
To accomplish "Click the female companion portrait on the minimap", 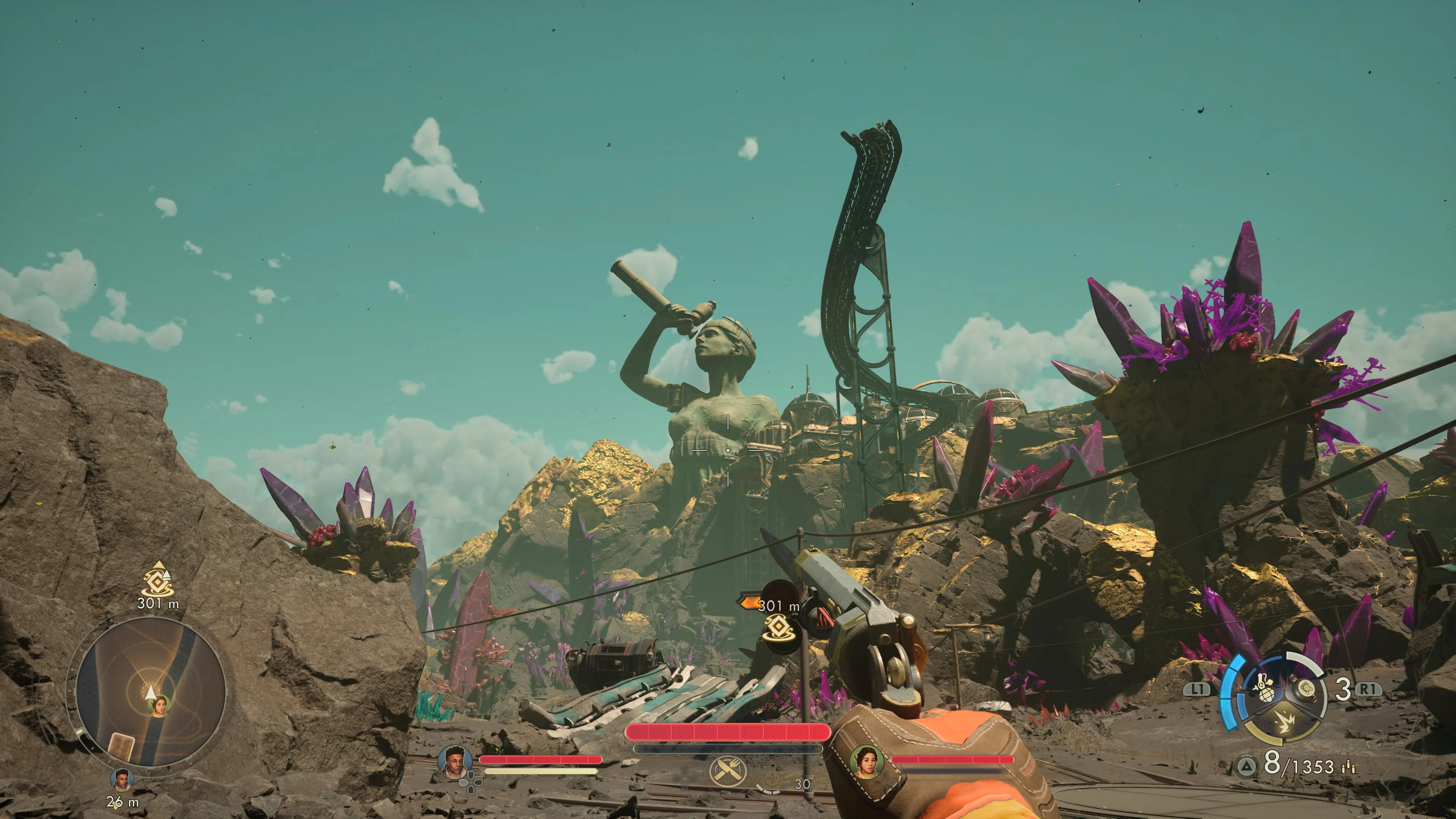I will coord(159,704).
